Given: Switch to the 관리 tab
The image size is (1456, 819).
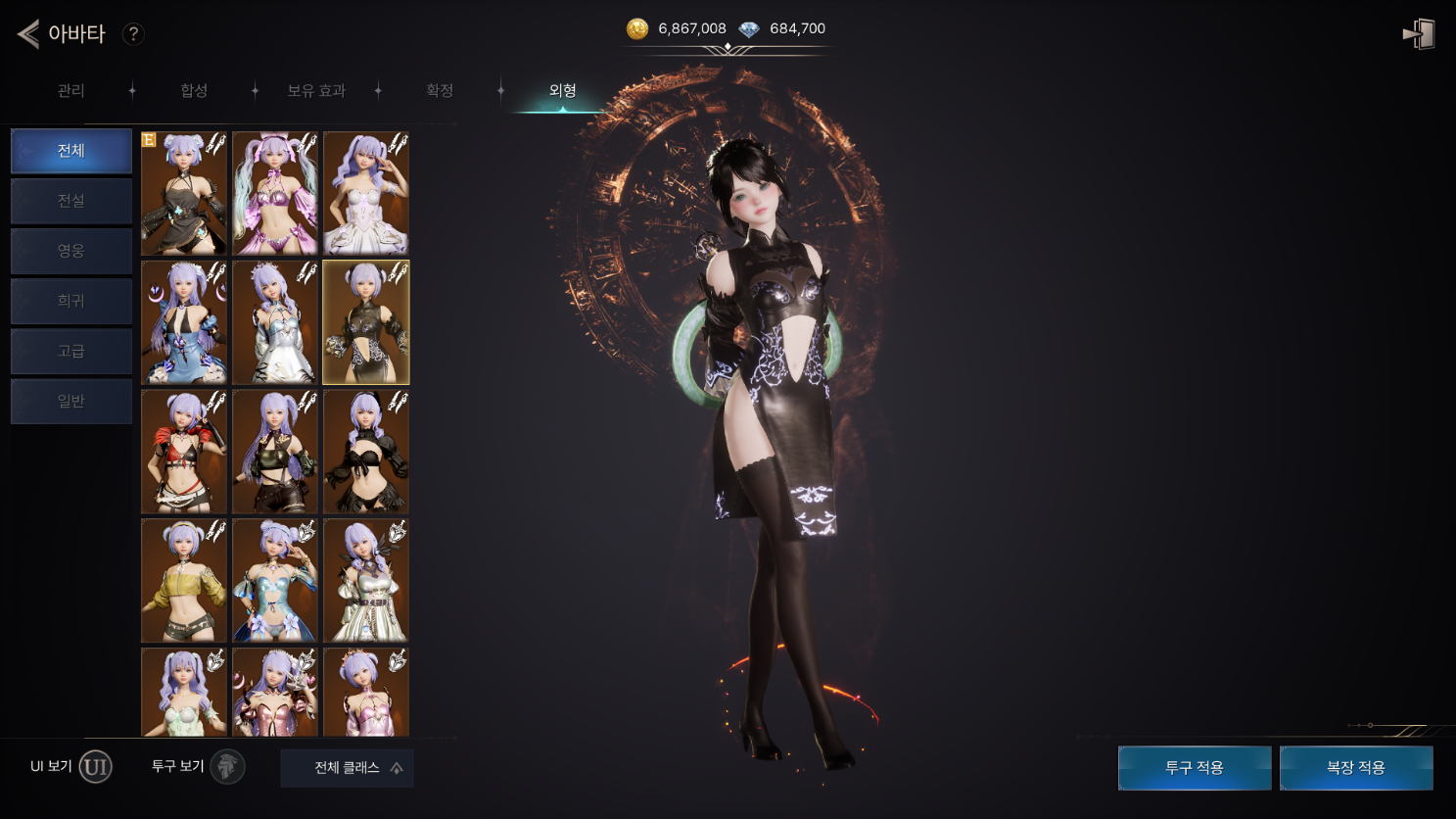Looking at the screenshot, I should (70, 91).
